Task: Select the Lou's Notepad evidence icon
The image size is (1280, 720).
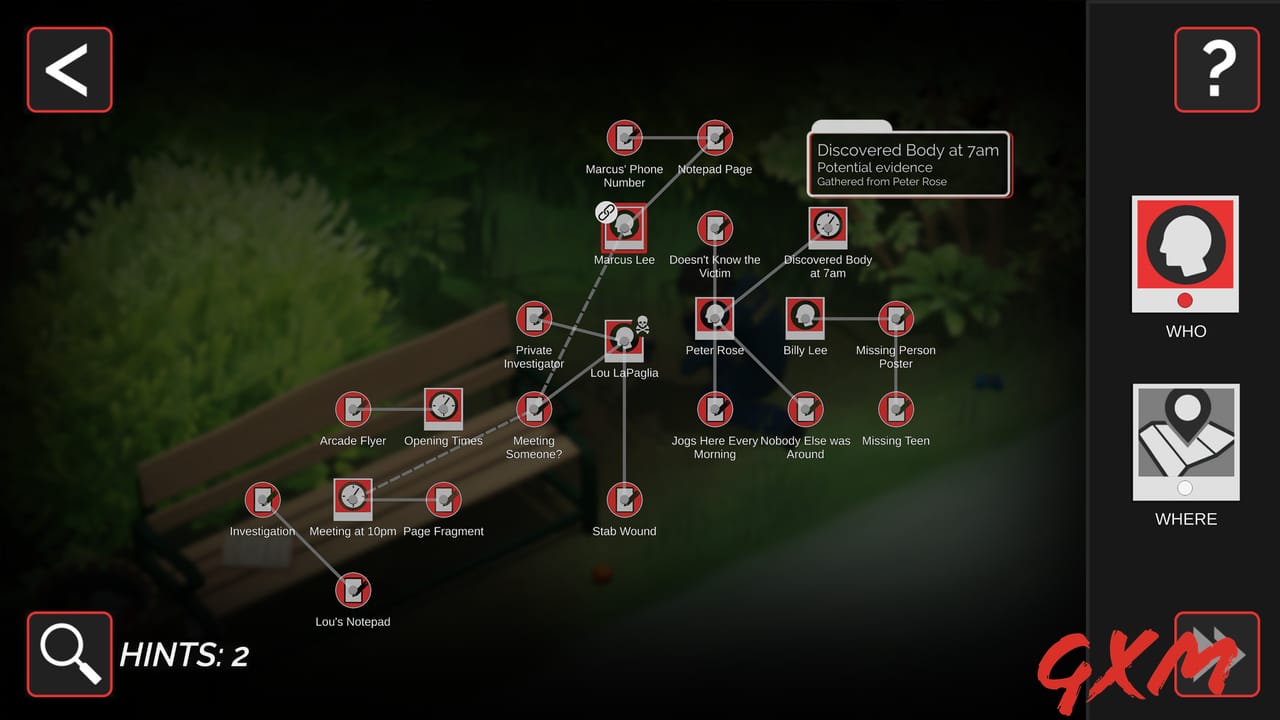Action: point(352,589)
